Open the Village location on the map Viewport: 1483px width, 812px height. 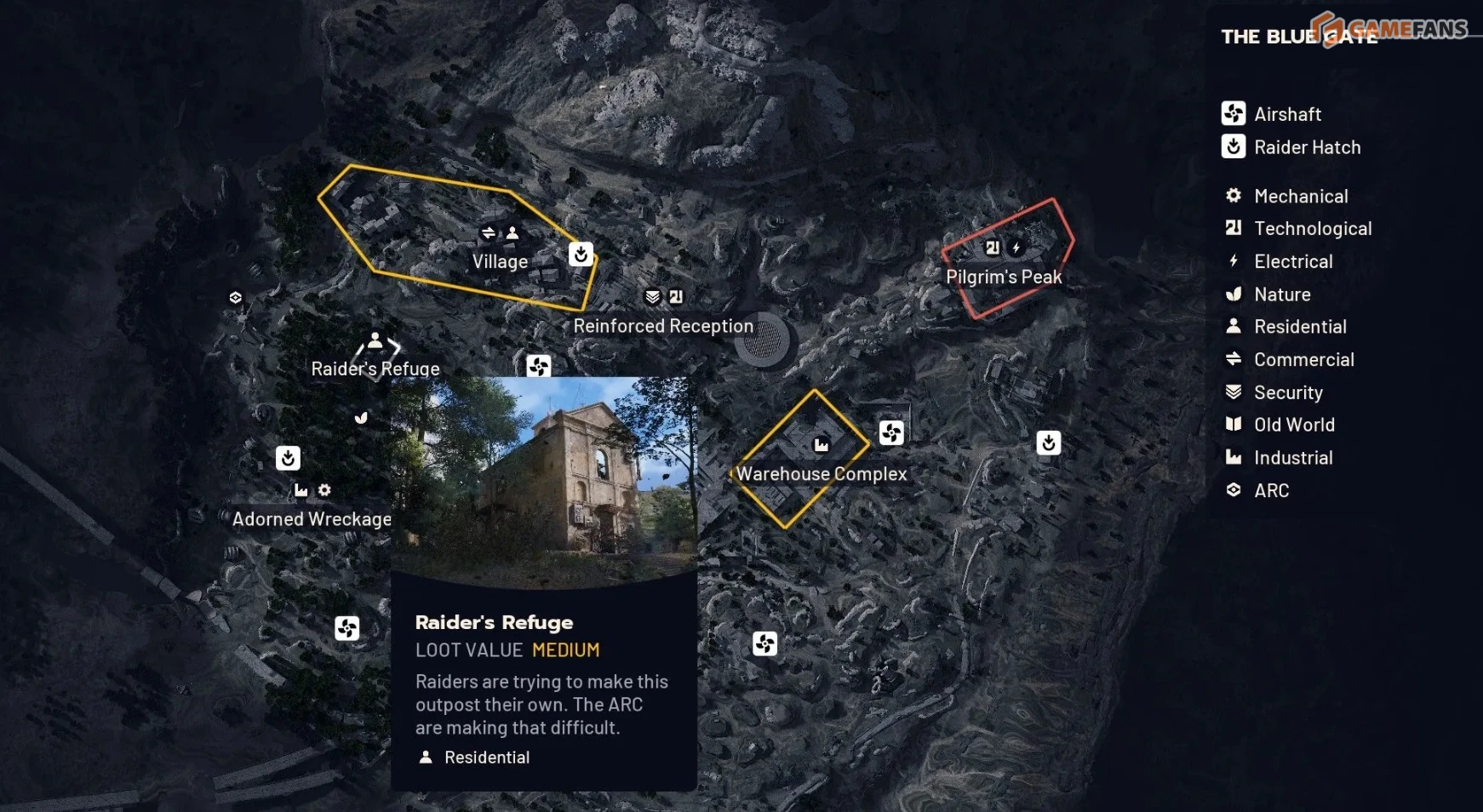[x=500, y=262]
